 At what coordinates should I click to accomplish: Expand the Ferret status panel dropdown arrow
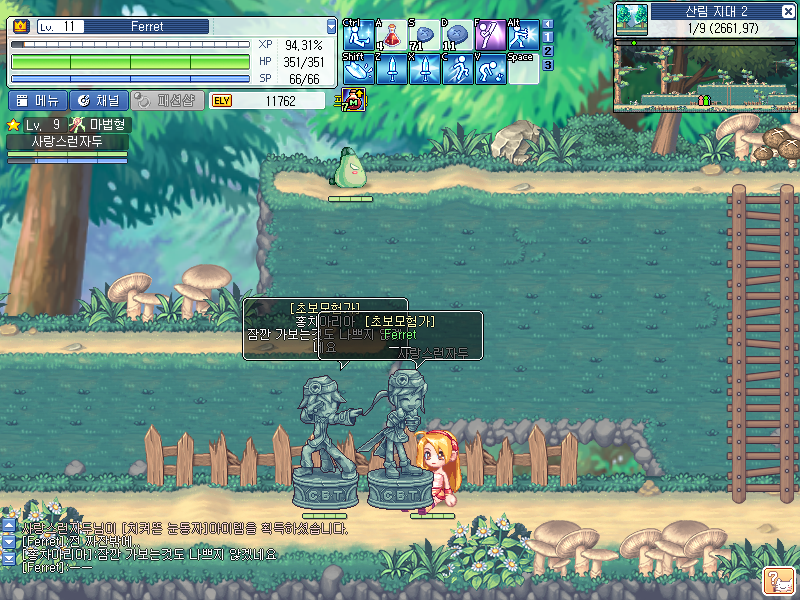pyautogui.click(x=331, y=27)
